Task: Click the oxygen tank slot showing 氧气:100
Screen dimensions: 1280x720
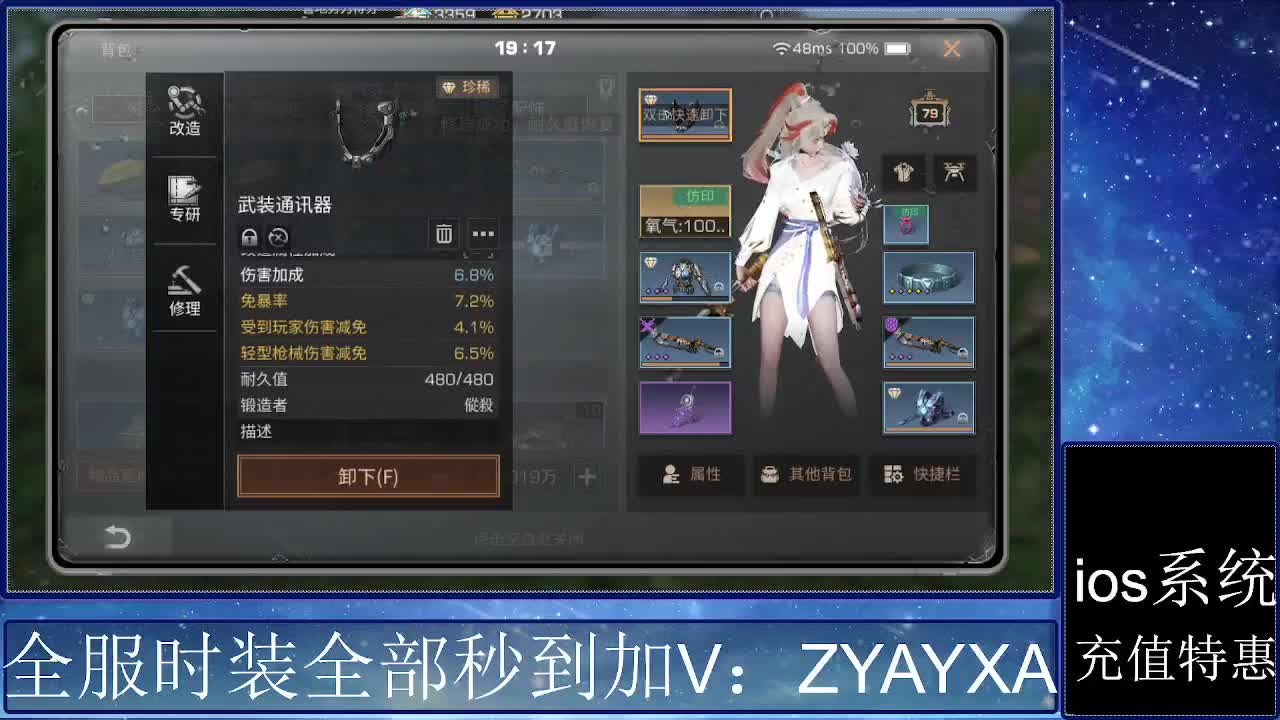Action: point(685,209)
